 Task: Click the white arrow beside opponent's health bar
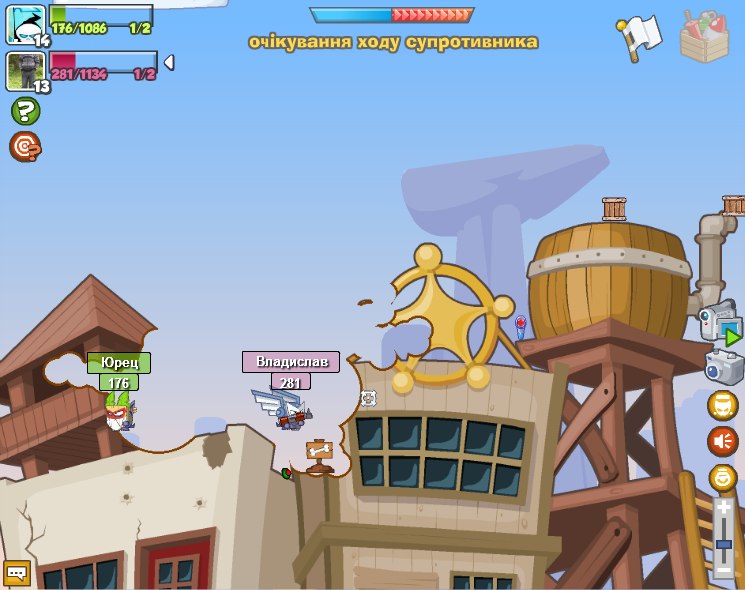pos(169,63)
